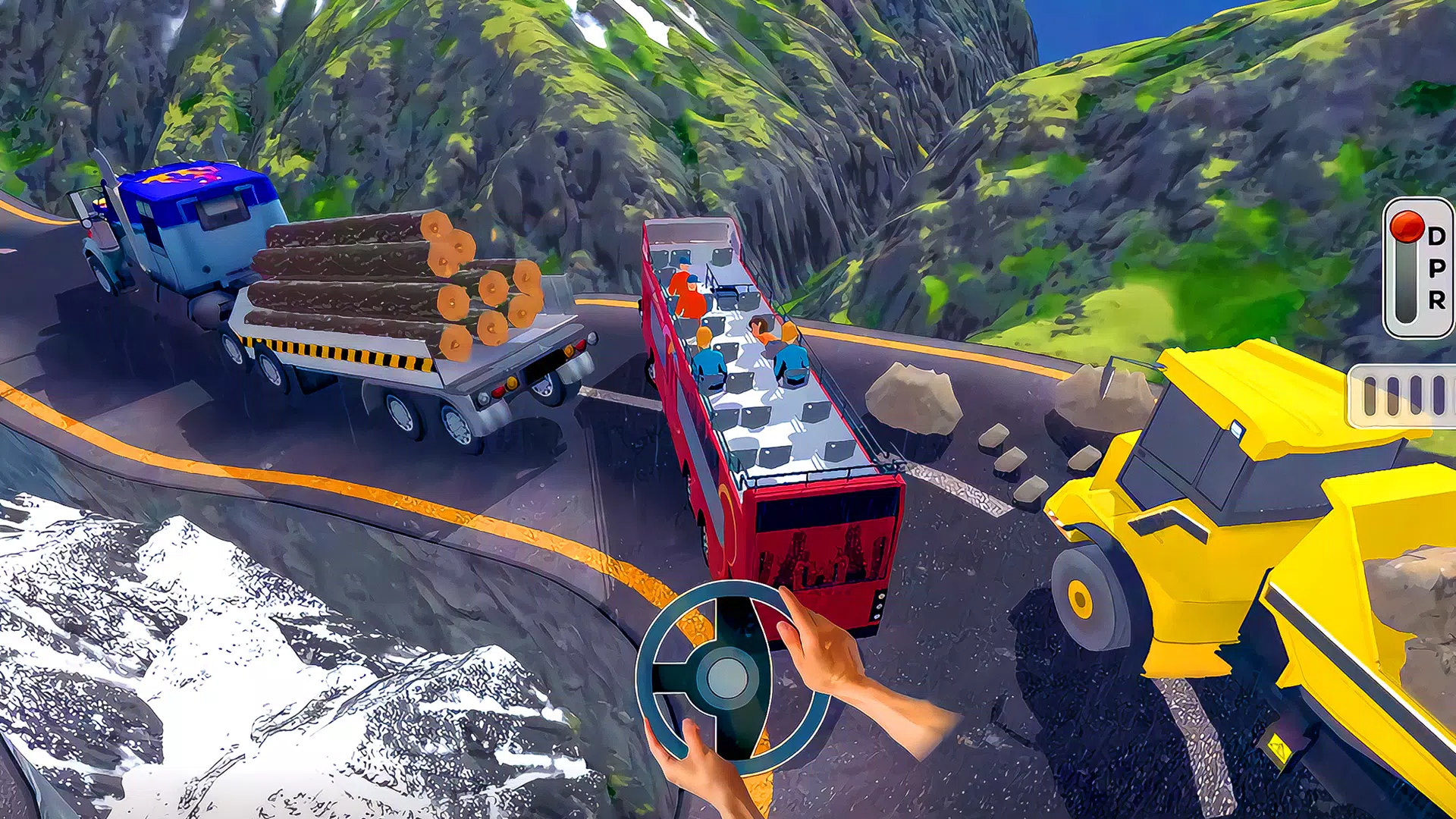
Task: Tap the passenger in the orange shirt
Action: point(686,296)
